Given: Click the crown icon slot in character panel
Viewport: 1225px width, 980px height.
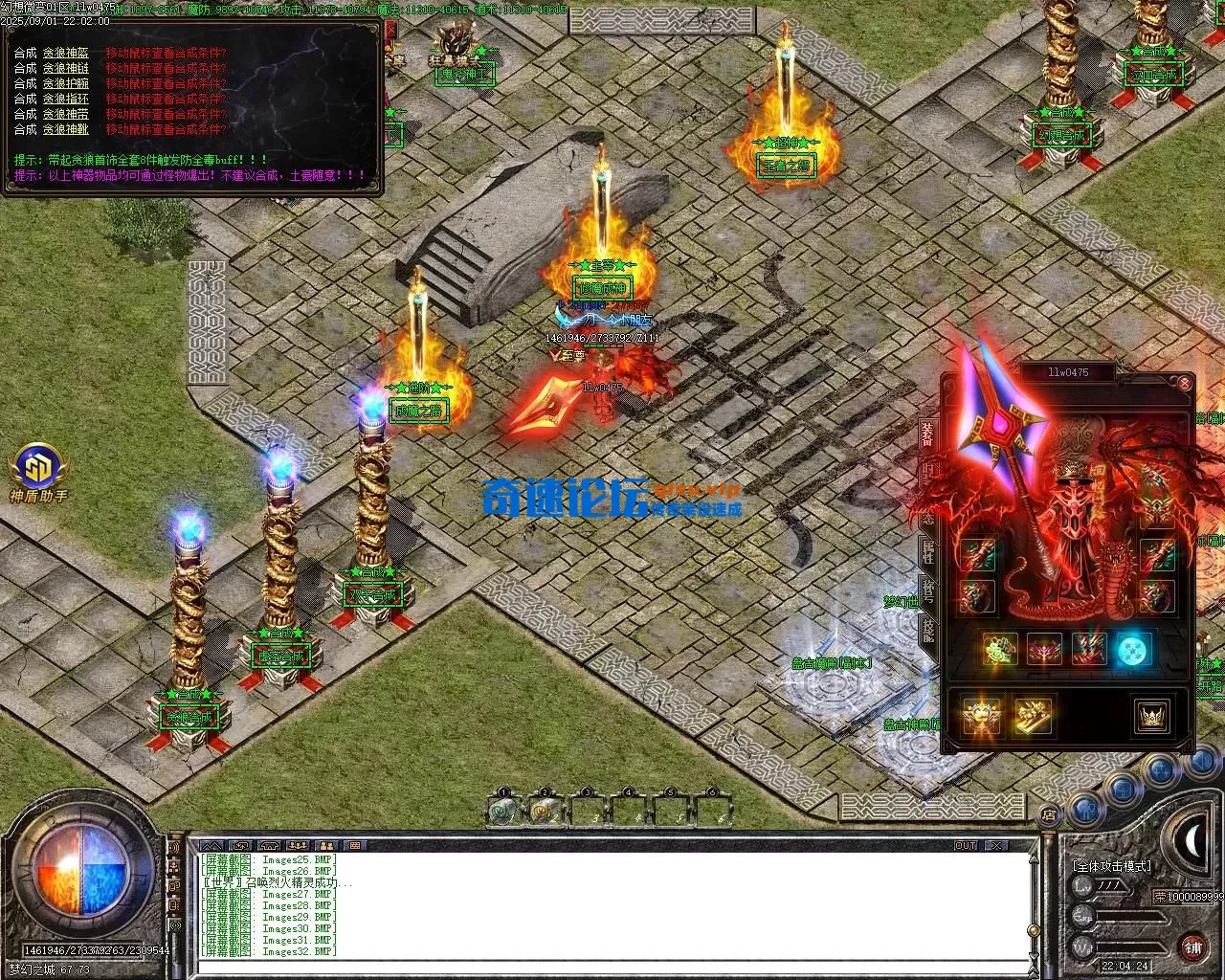Looking at the screenshot, I should [x=1151, y=715].
